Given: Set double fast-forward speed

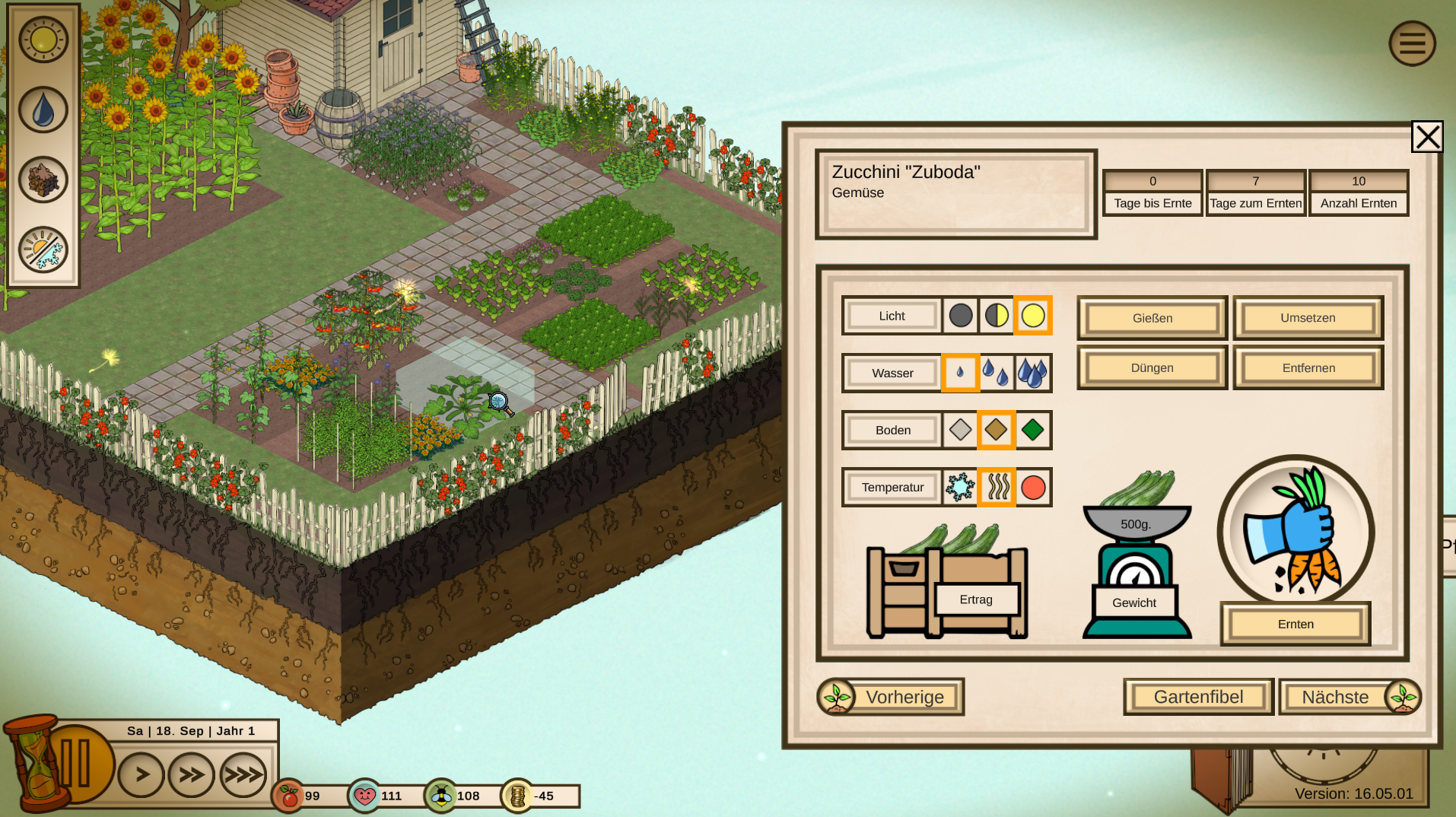Looking at the screenshot, I should pyautogui.click(x=192, y=775).
